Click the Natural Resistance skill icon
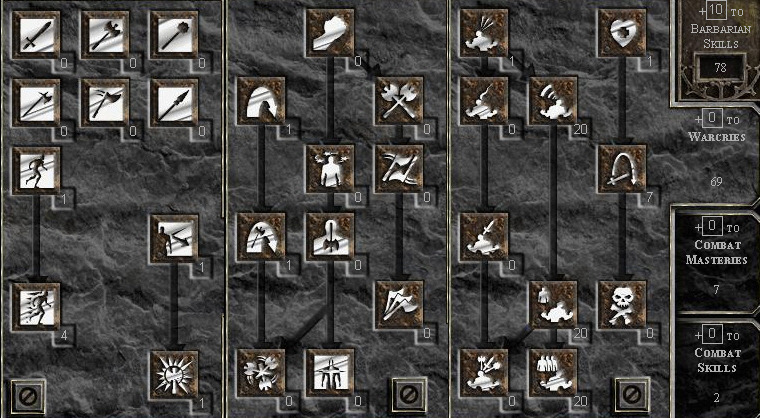 coord(174,371)
